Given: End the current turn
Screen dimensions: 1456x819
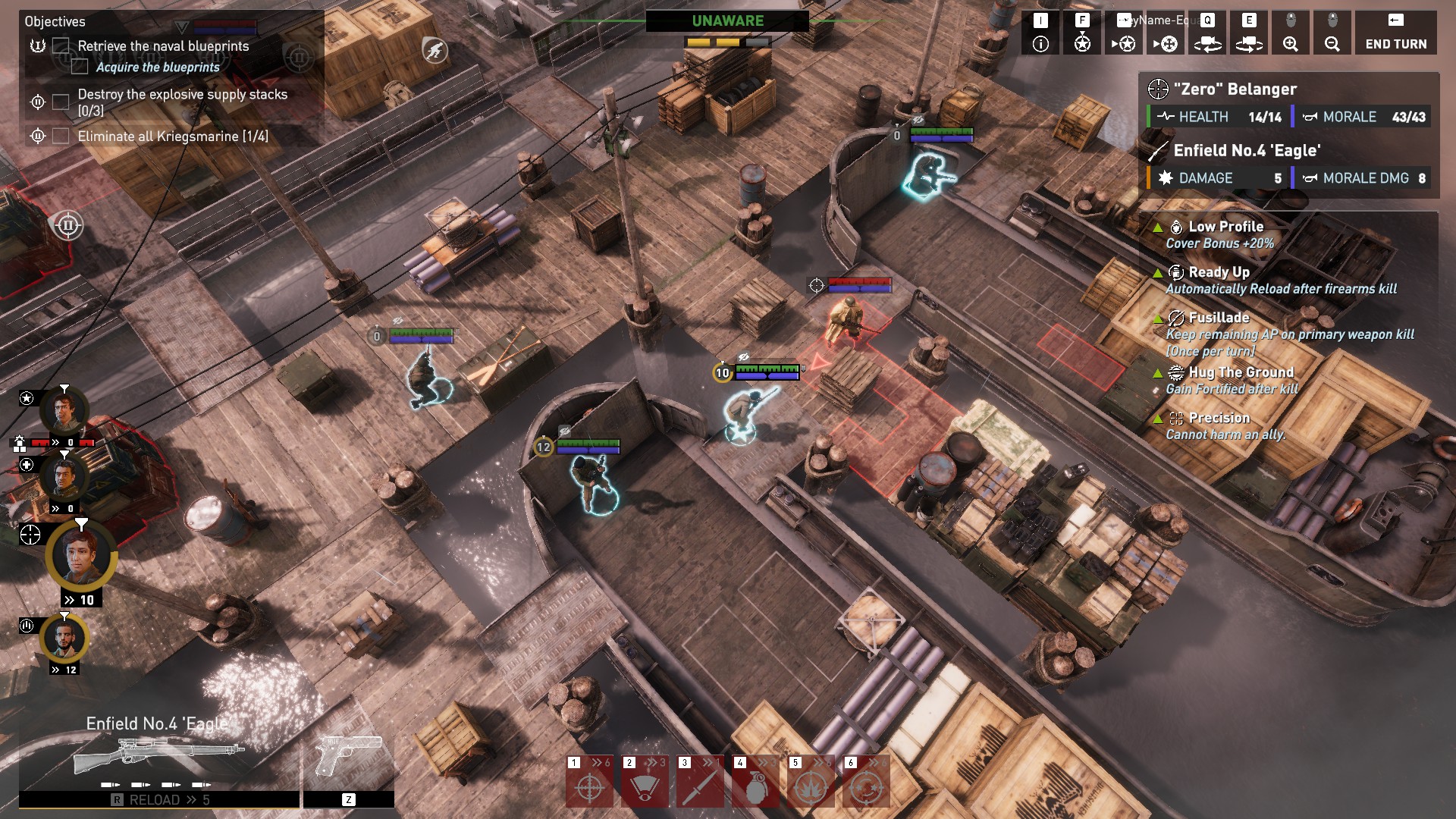Looking at the screenshot, I should (1395, 33).
